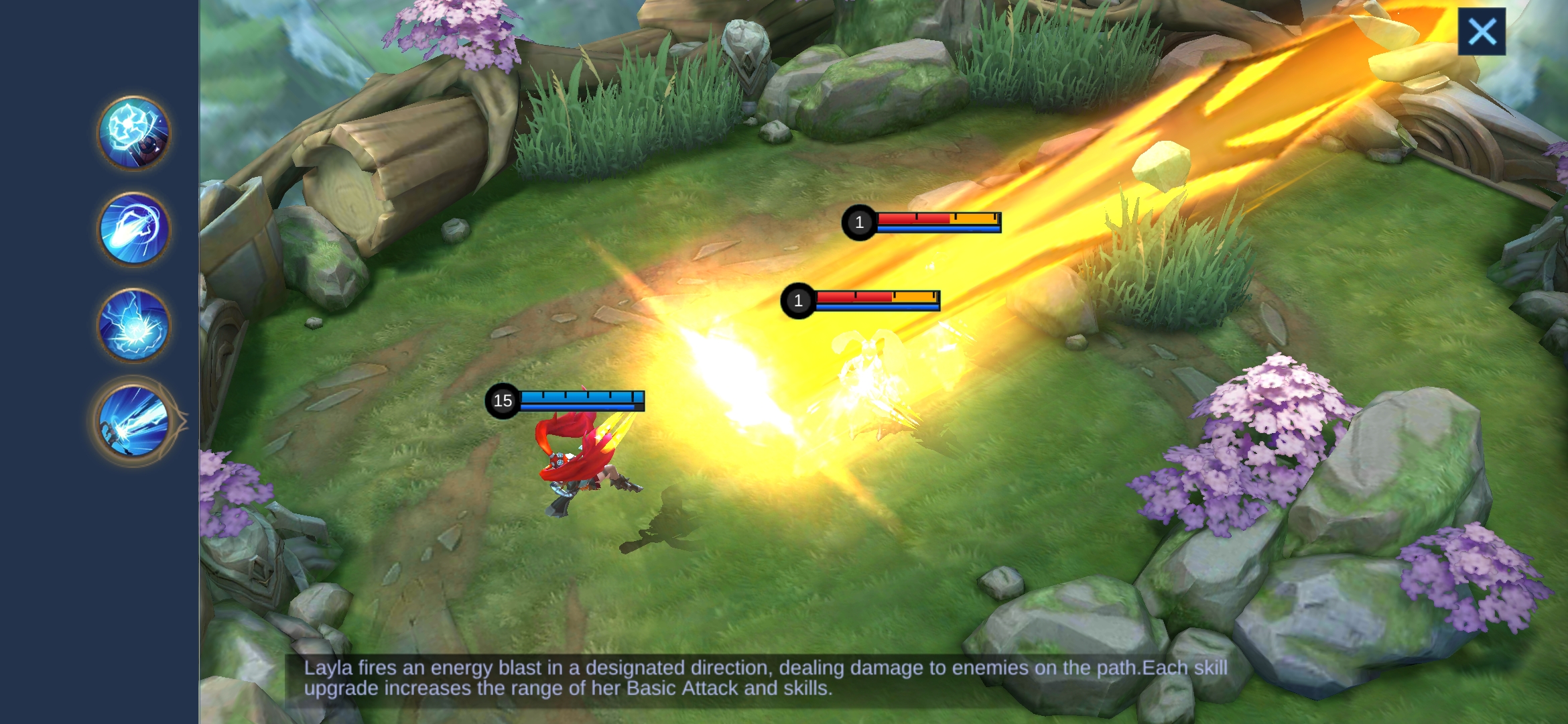
Task: Click Layla's blue health bar
Action: pyautogui.click(x=576, y=397)
